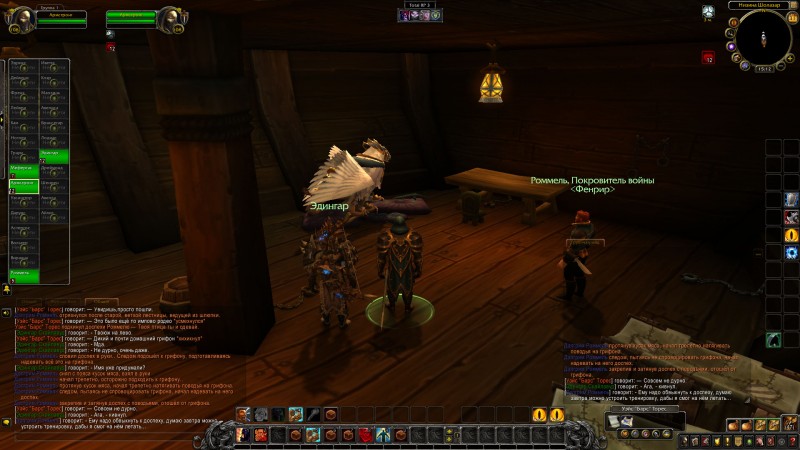Click the first yellow eye button above the action bar
This screenshot has height=450, width=800.
point(541,414)
